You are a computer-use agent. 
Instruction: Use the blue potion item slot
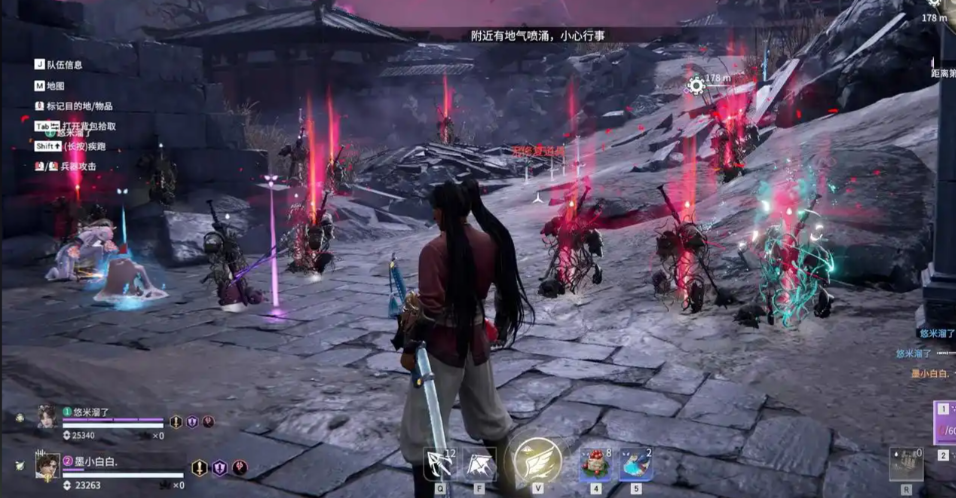point(635,464)
